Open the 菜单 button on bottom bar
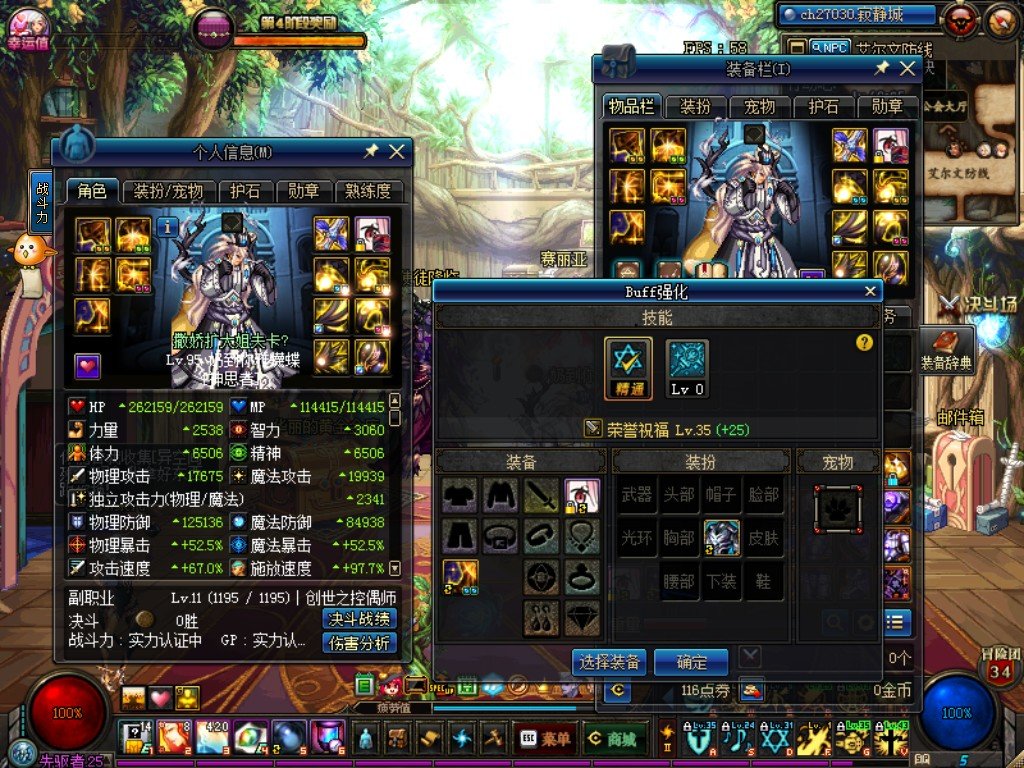This screenshot has width=1024, height=768. click(545, 739)
